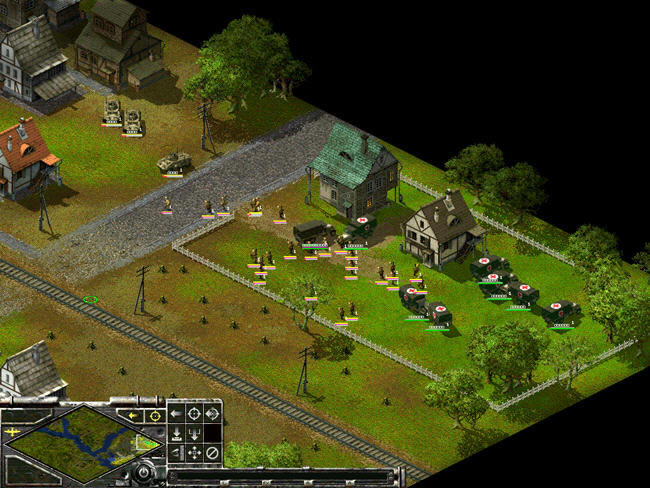Click the yellow left-arrow button above the minimap
This screenshot has width=650, height=488.
(132, 414)
